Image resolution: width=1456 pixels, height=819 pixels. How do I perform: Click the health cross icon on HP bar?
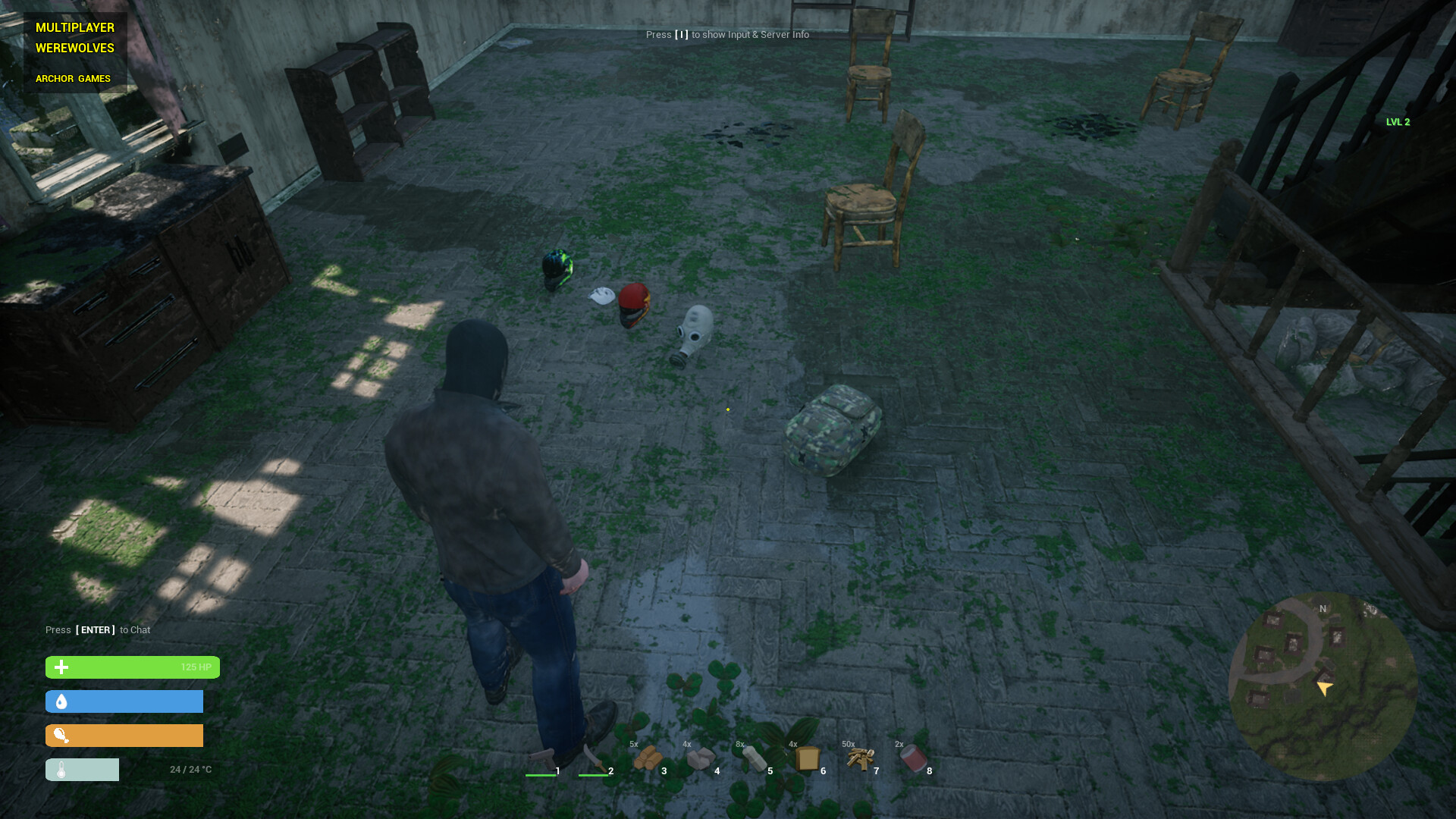61,667
